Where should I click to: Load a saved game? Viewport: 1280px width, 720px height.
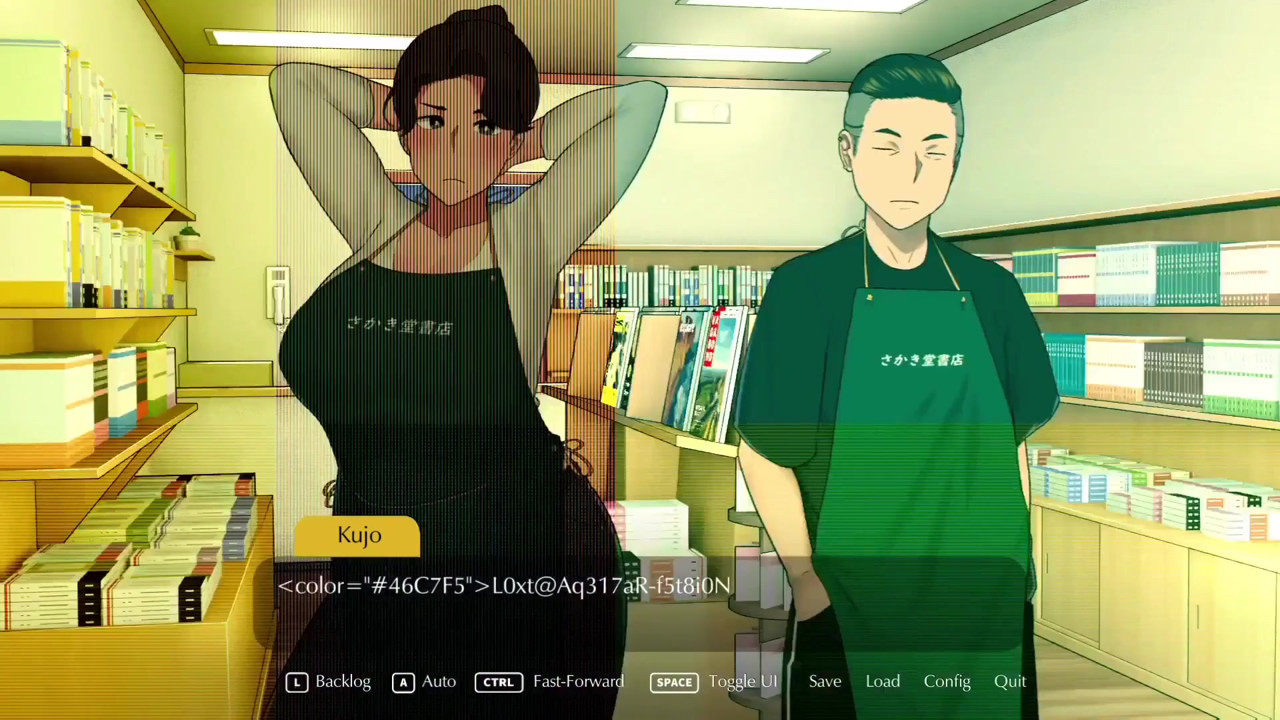click(882, 681)
